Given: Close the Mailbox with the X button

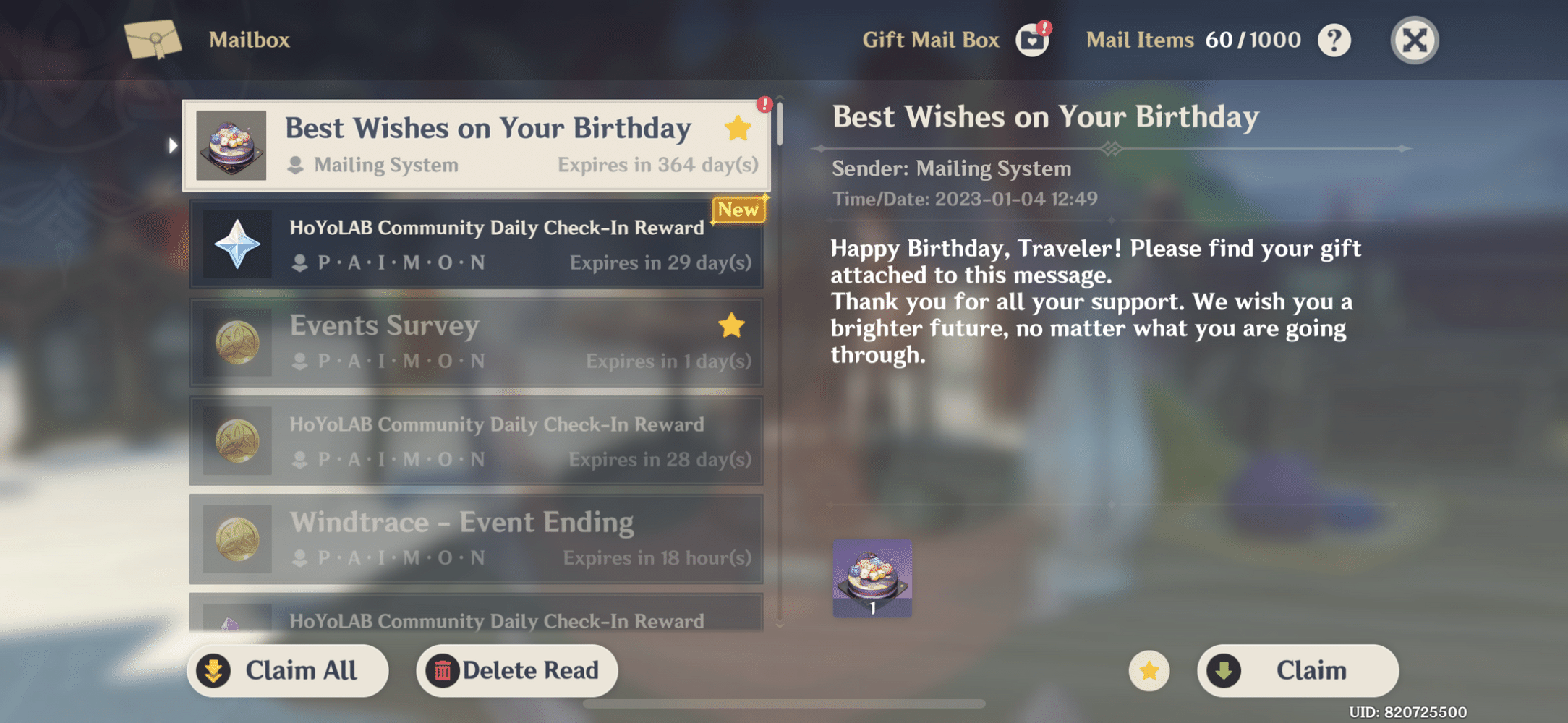Looking at the screenshot, I should [x=1413, y=40].
